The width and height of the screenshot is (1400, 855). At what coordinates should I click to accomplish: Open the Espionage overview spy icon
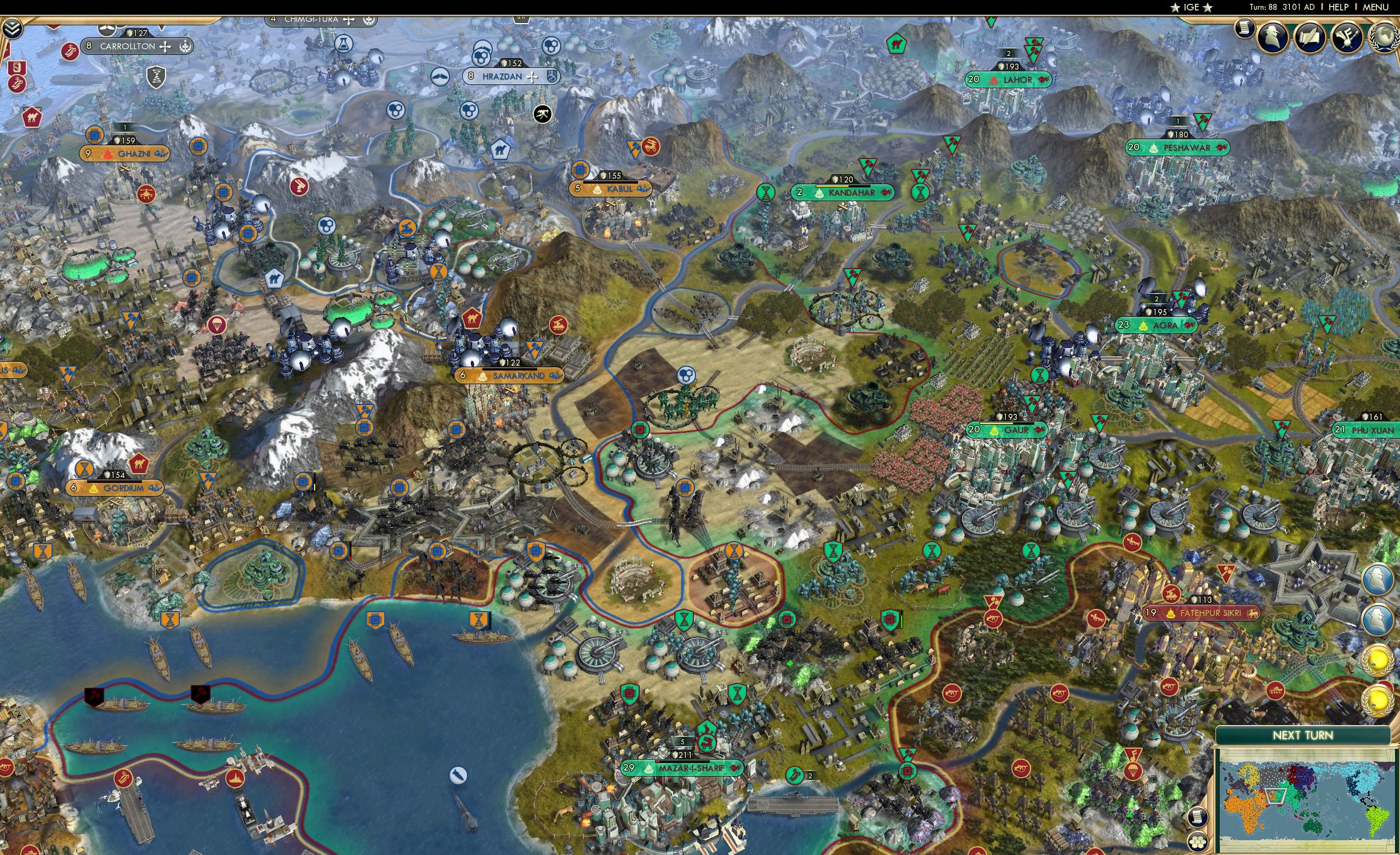[1272, 38]
